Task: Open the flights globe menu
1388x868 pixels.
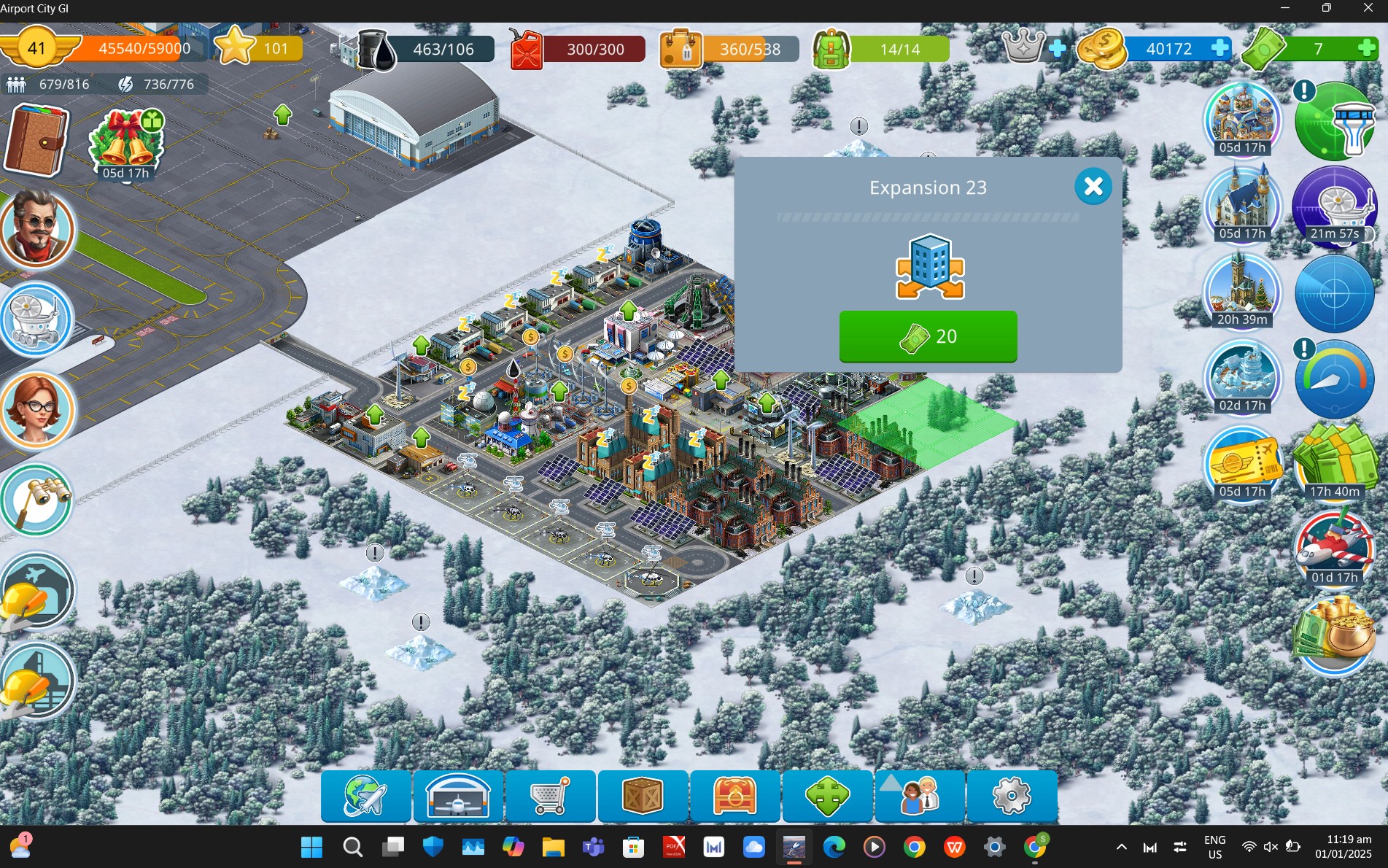Action: click(365, 796)
